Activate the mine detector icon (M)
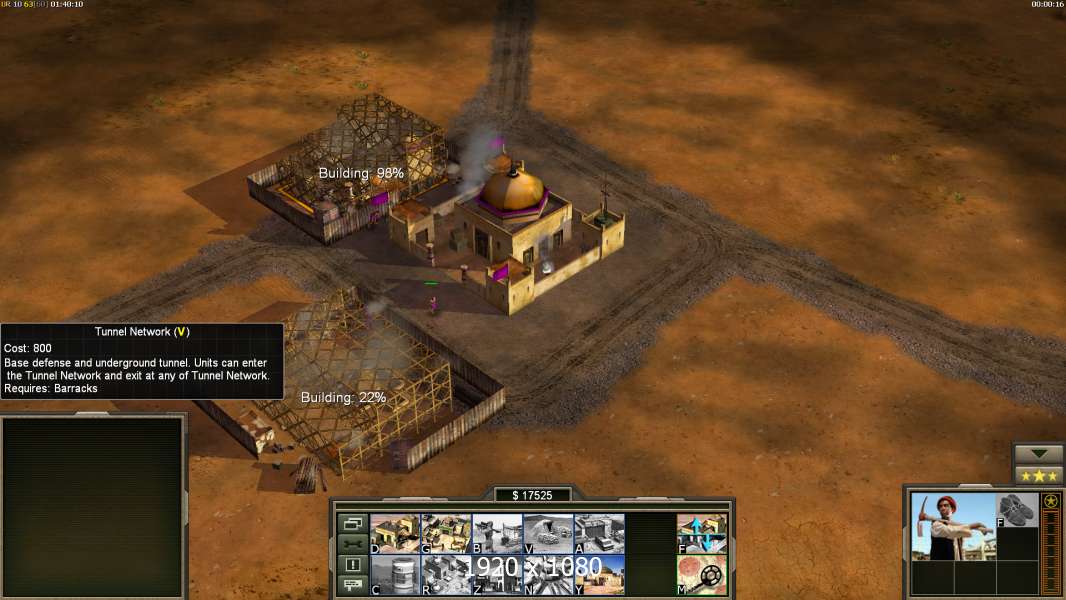The width and height of the screenshot is (1066, 600). [x=702, y=575]
